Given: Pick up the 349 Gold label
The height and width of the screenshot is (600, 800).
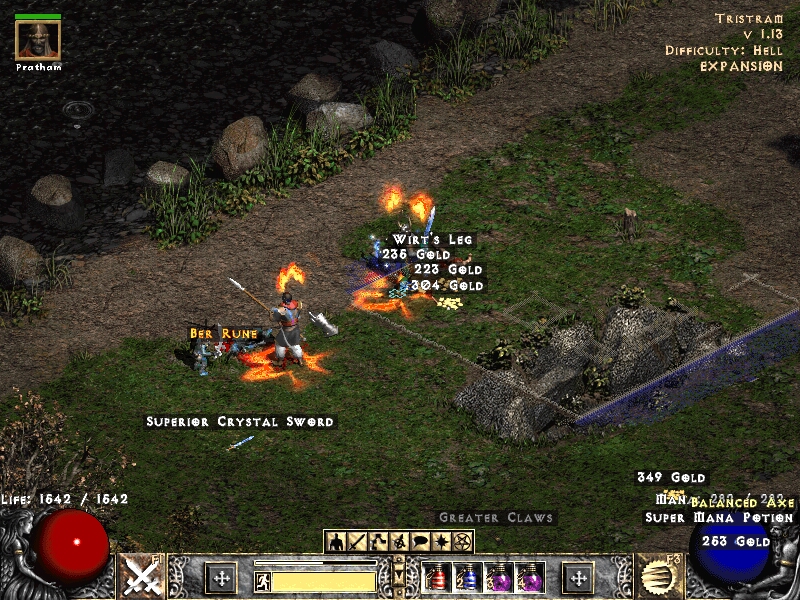Looking at the screenshot, I should pos(671,478).
